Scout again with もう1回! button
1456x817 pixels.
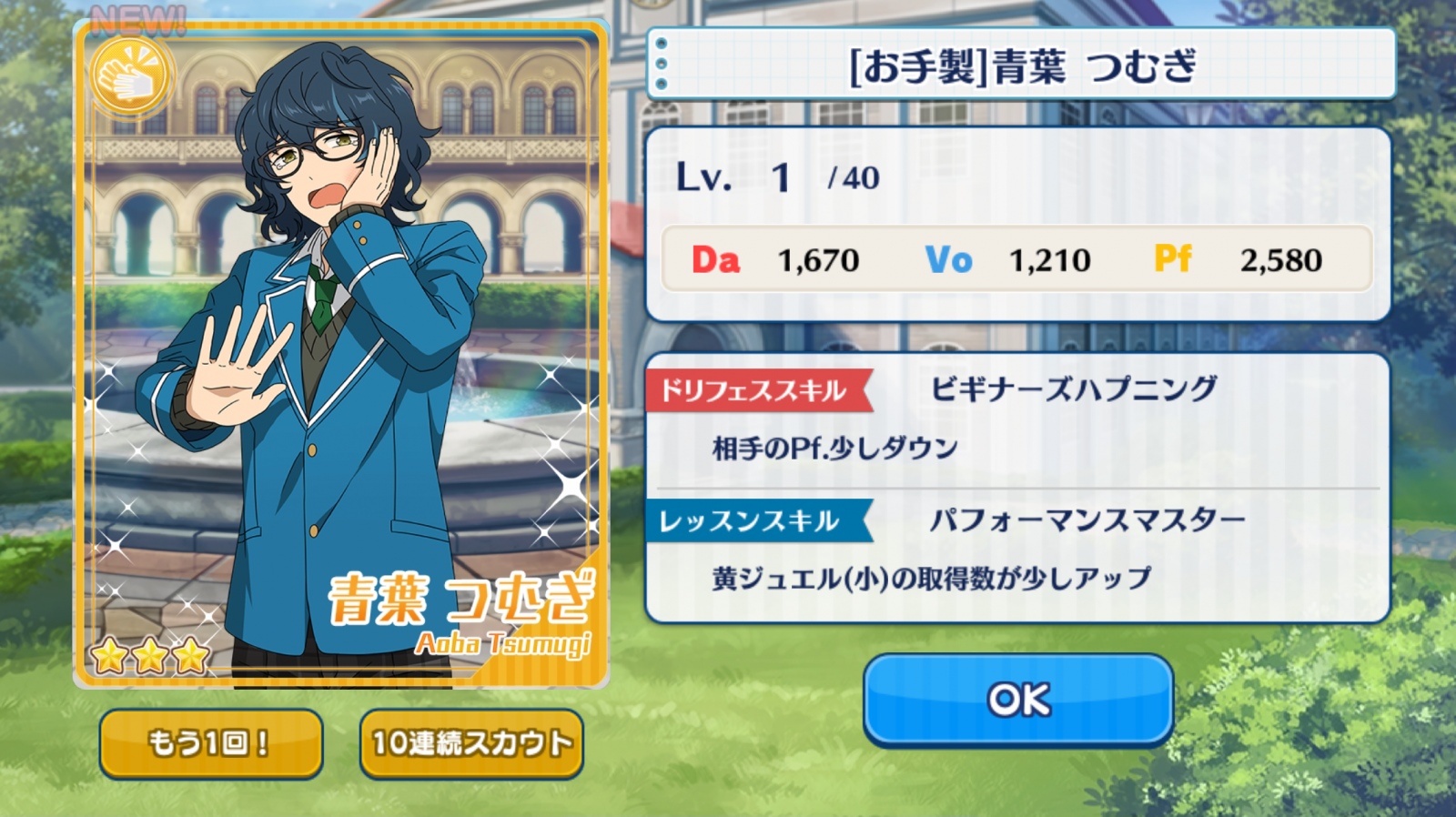(x=210, y=743)
